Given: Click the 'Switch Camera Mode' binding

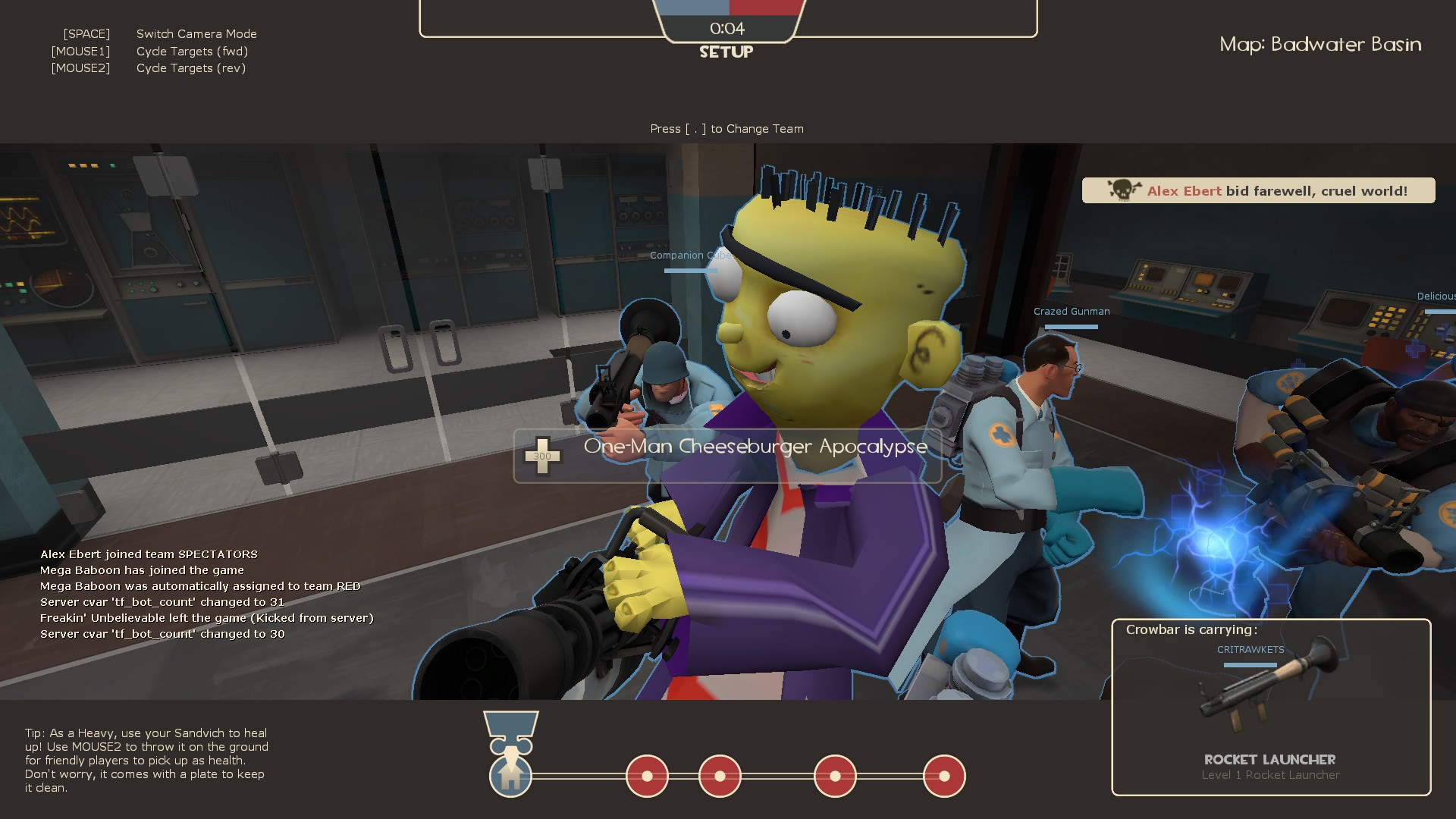Looking at the screenshot, I should (196, 33).
